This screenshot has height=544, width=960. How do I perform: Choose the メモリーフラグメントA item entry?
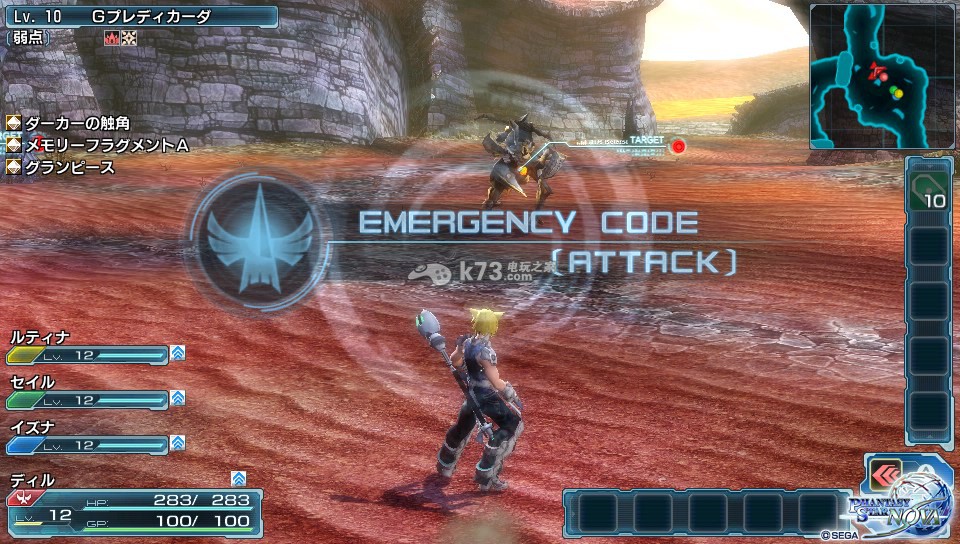[98, 146]
